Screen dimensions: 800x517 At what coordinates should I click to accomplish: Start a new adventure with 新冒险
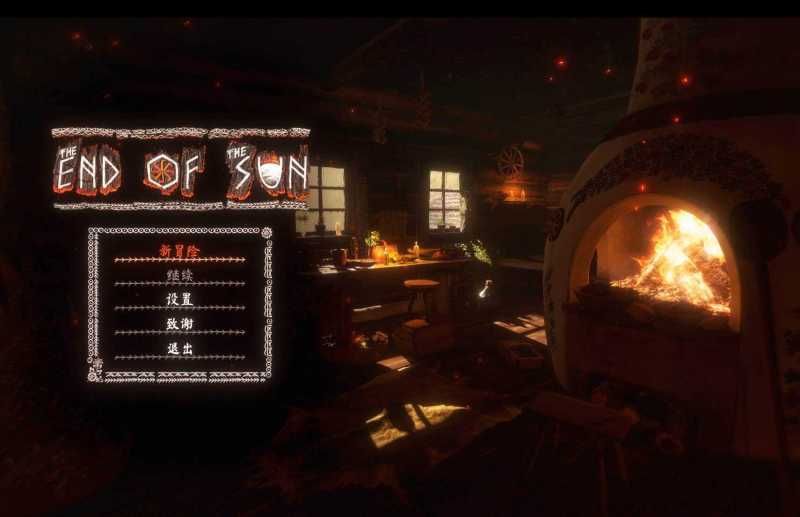tap(180, 250)
